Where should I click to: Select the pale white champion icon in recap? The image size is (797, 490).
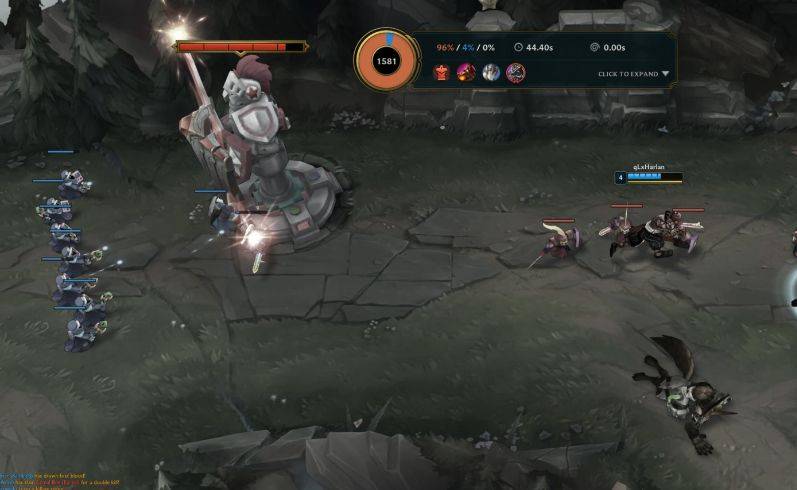[491, 72]
